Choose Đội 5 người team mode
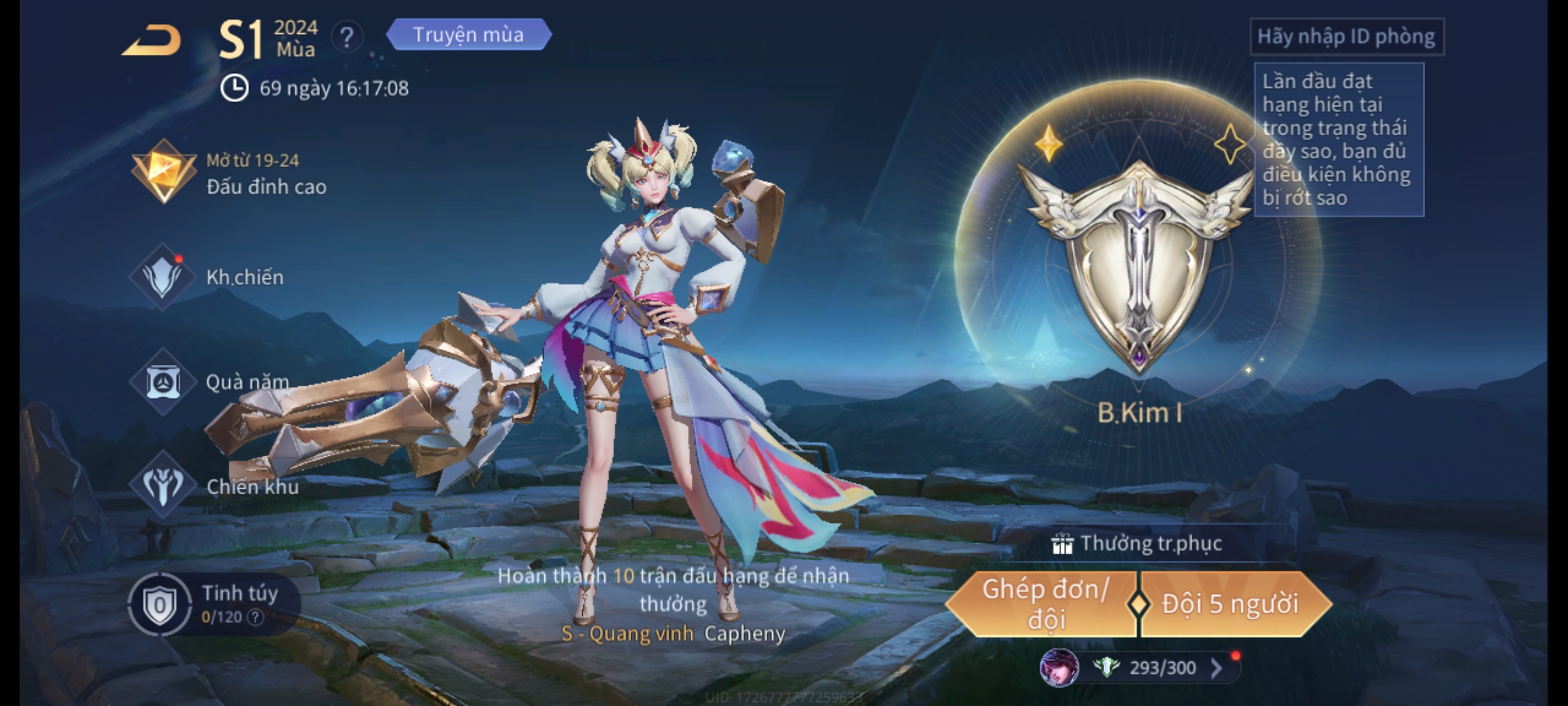 click(1230, 604)
